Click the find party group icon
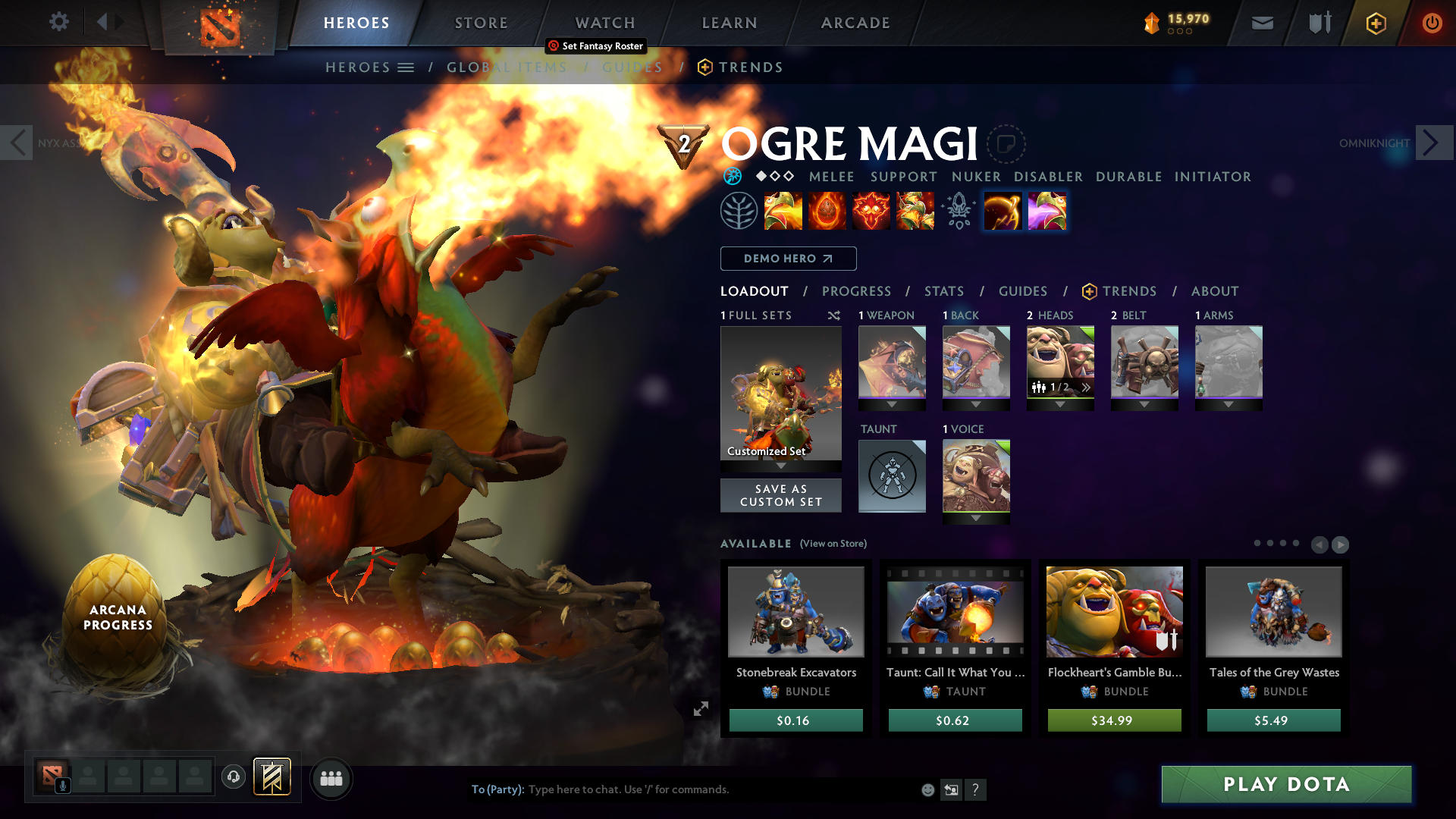The width and height of the screenshot is (1456, 819). 331,779
